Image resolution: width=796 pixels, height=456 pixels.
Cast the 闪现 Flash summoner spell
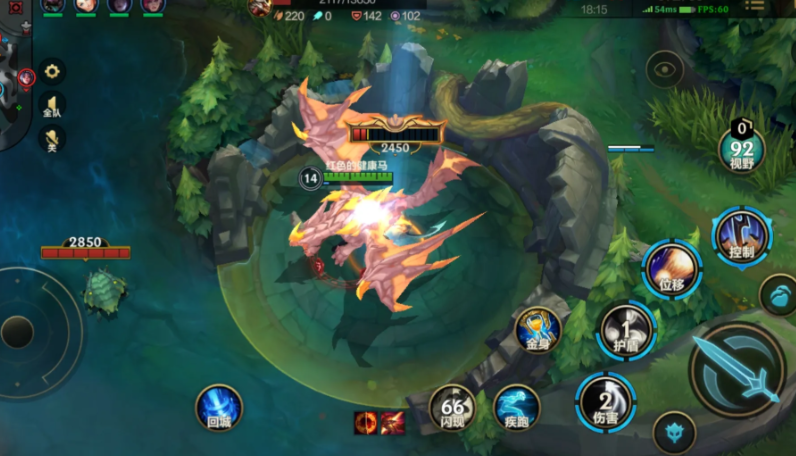click(452, 408)
